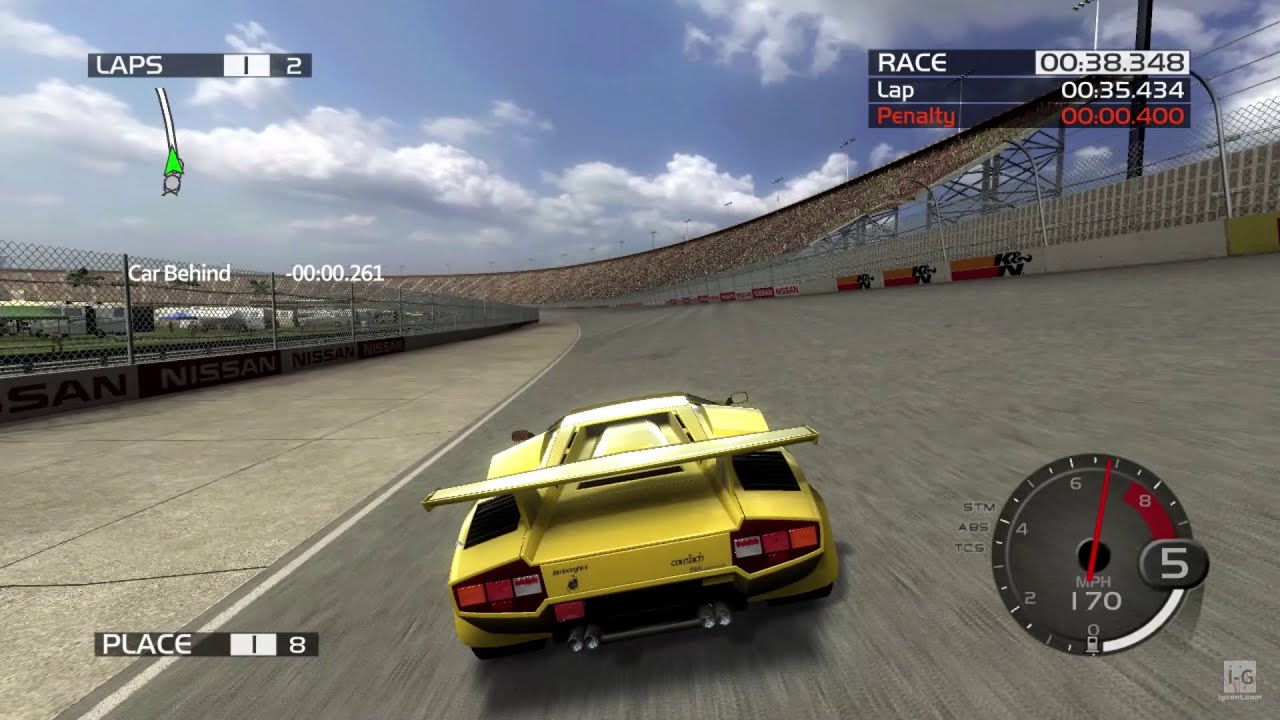Viewport: 1280px width, 720px height.
Task: Toggle the ABS assist indicator
Action: click(x=972, y=527)
